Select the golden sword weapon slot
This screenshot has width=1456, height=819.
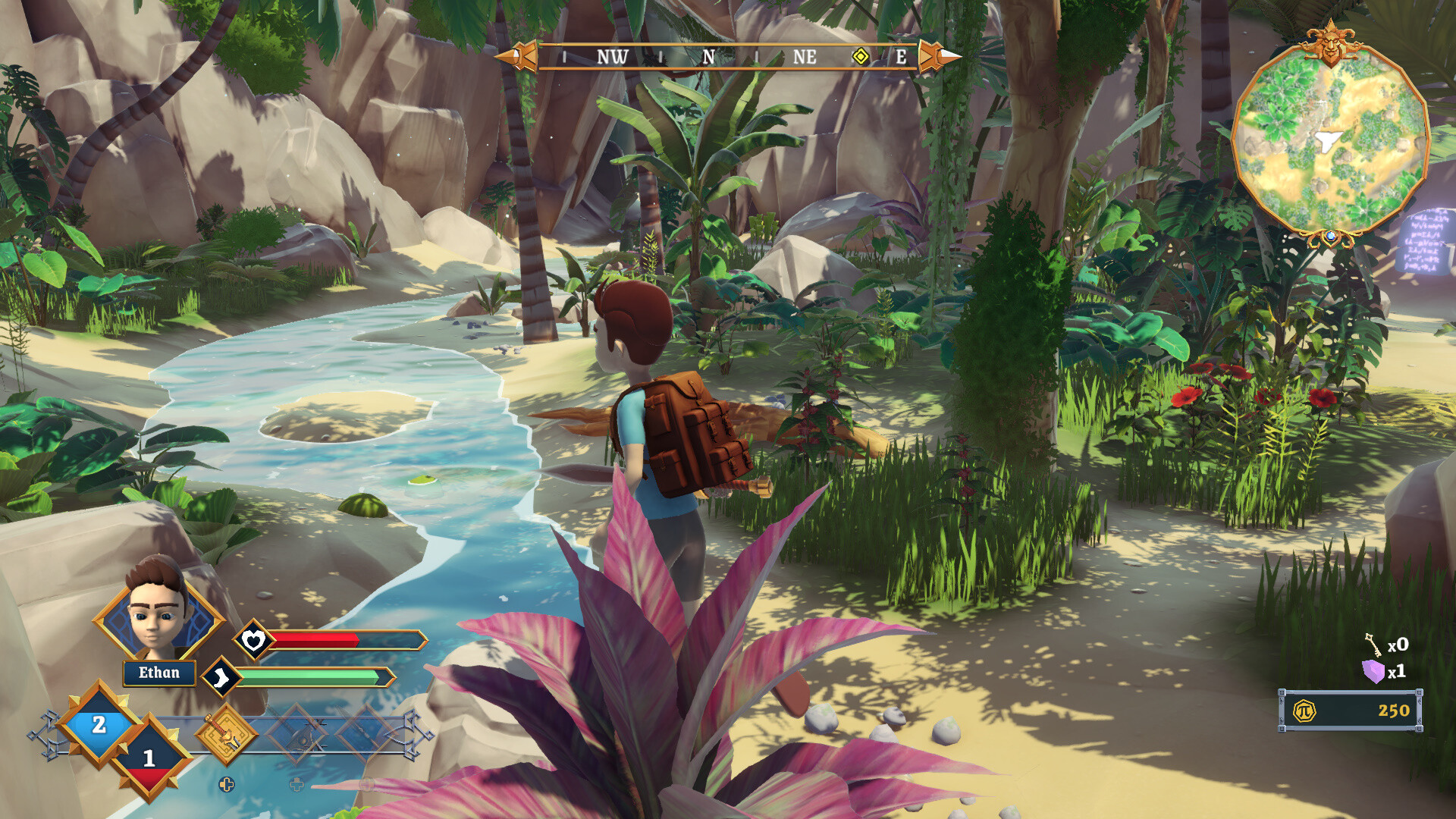point(225,733)
